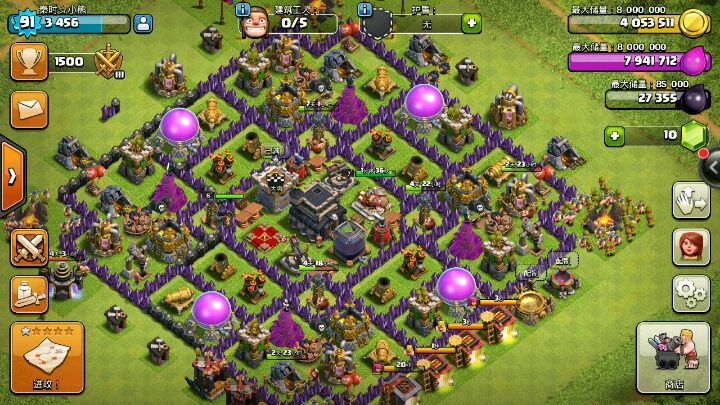This screenshot has width=720, height=405.
Task: Tap the gold coin resource icon
Action: click(693, 24)
